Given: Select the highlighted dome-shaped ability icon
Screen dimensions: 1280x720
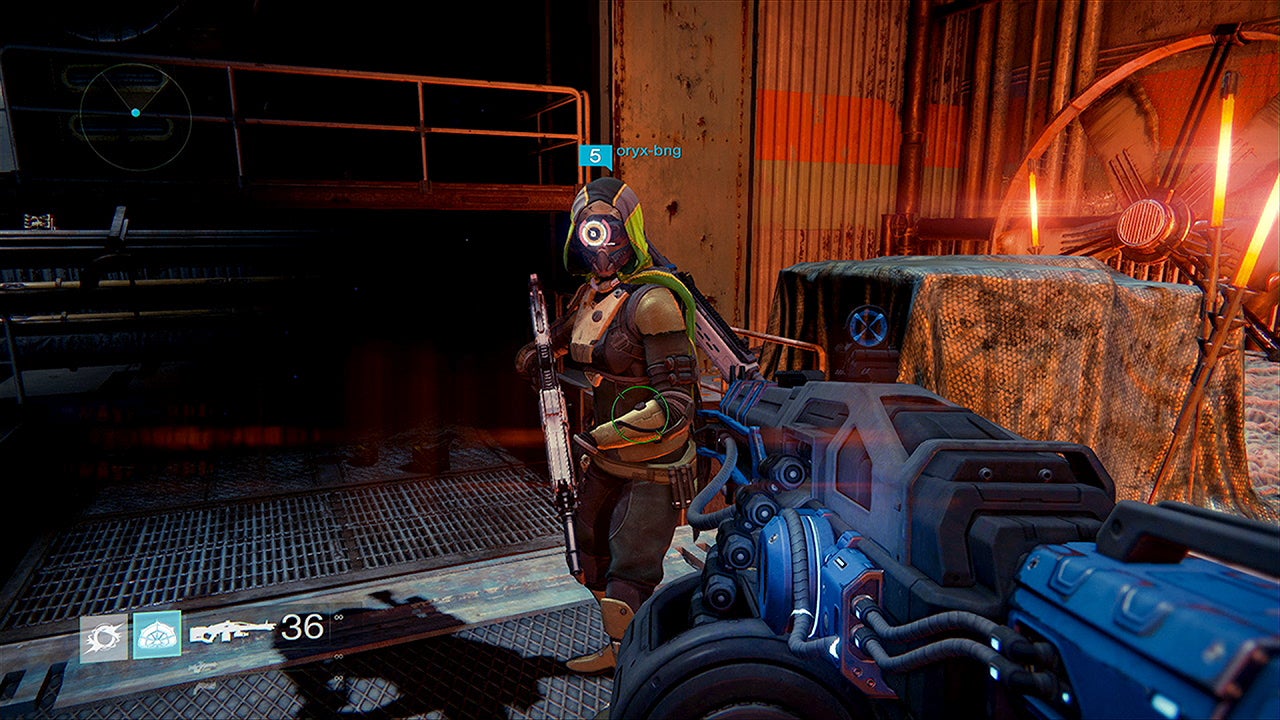Looking at the screenshot, I should click(157, 635).
